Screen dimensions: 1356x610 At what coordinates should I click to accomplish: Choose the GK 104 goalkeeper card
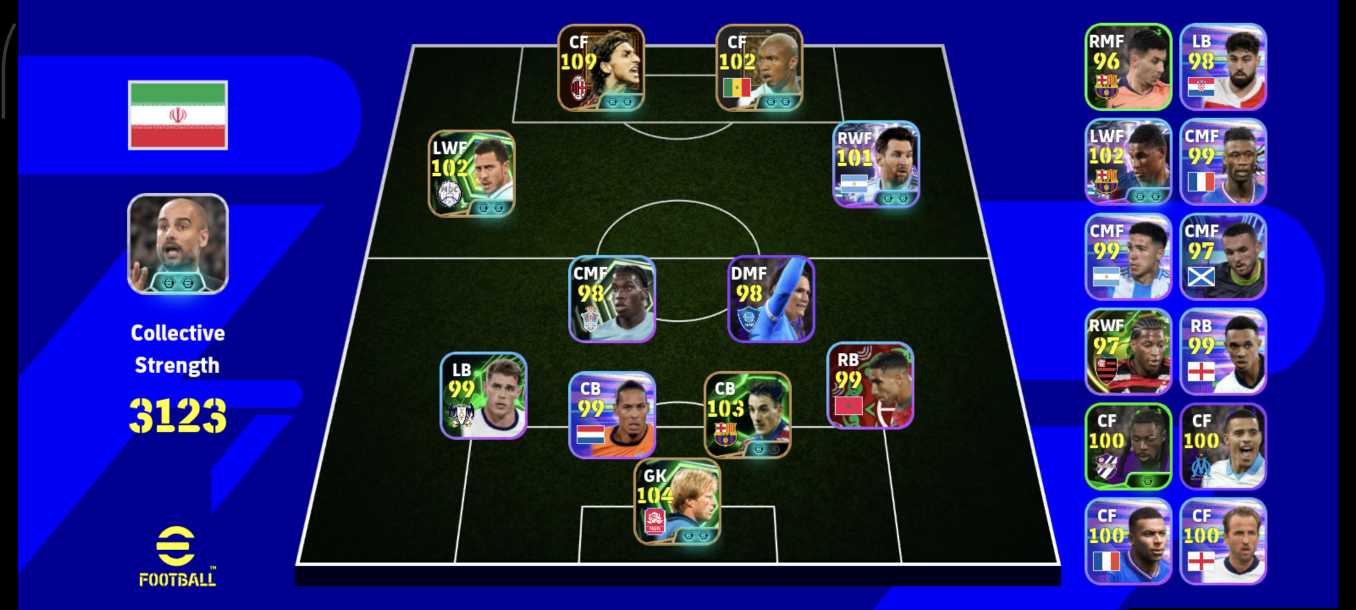[x=677, y=501]
